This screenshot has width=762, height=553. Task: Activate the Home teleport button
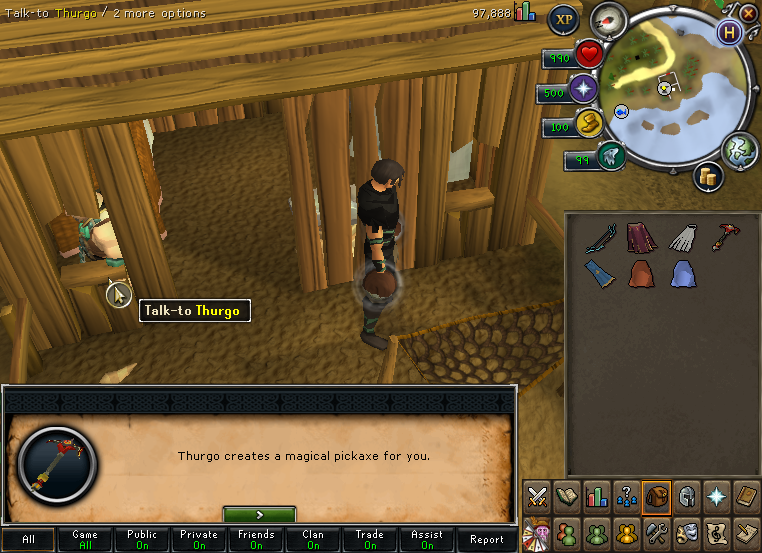point(730,32)
